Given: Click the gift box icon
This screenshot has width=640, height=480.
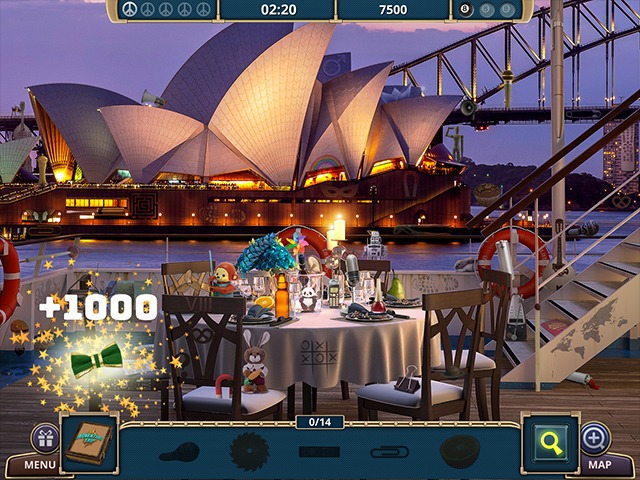Looking at the screenshot, I should point(45,438).
